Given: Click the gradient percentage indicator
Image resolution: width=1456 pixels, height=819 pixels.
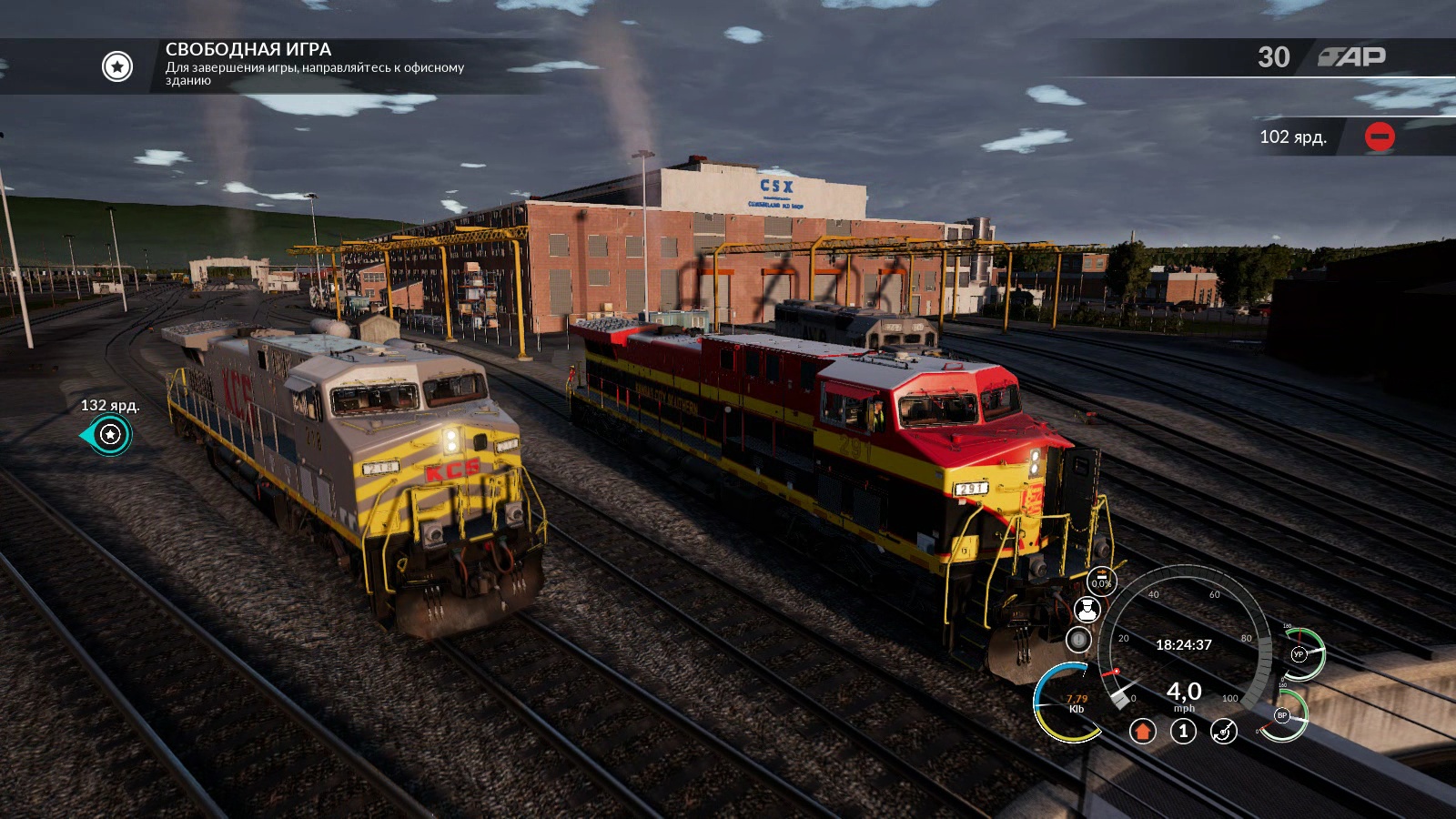Looking at the screenshot, I should [1101, 581].
